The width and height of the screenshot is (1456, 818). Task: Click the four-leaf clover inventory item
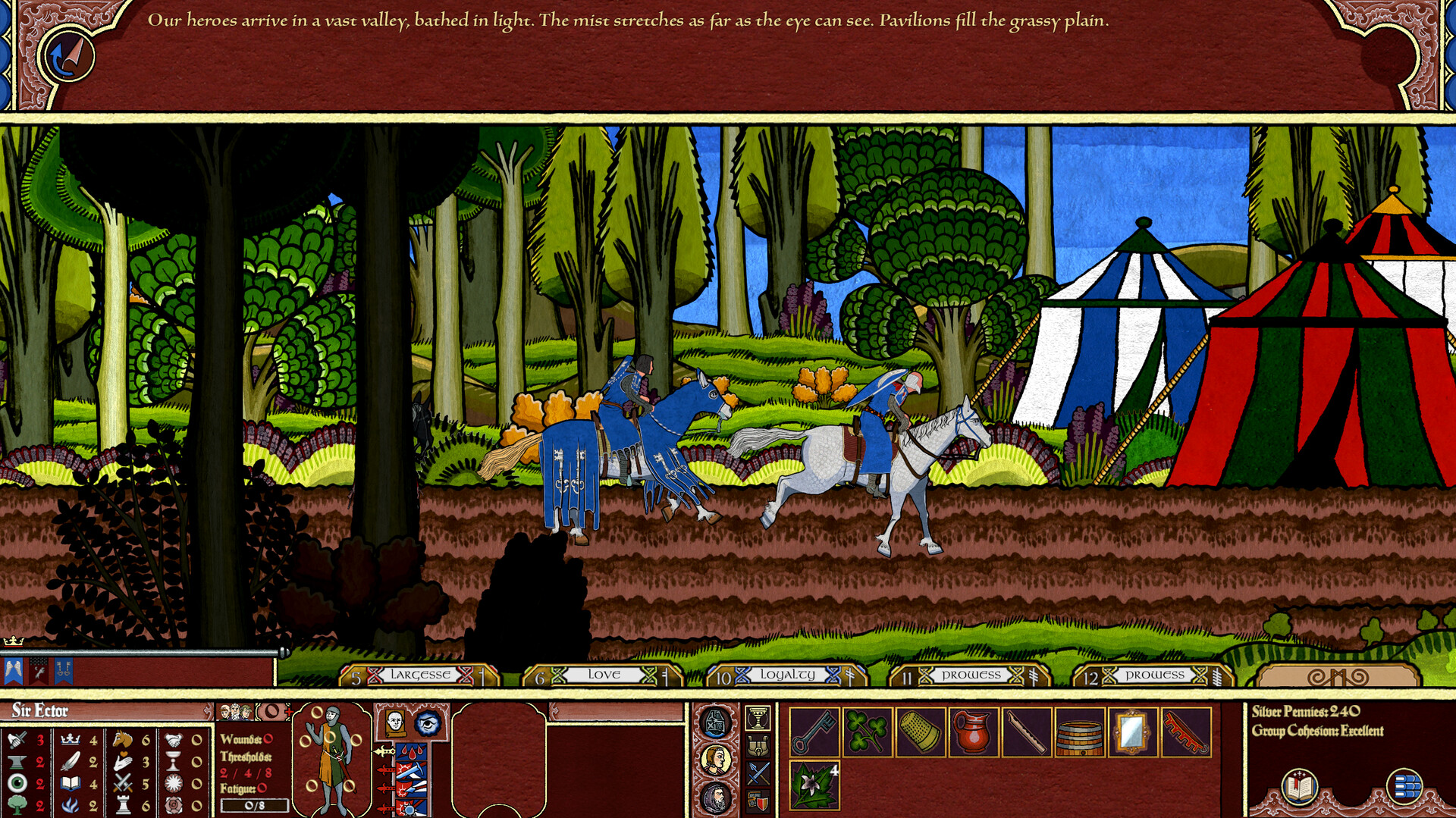pyautogui.click(x=865, y=730)
